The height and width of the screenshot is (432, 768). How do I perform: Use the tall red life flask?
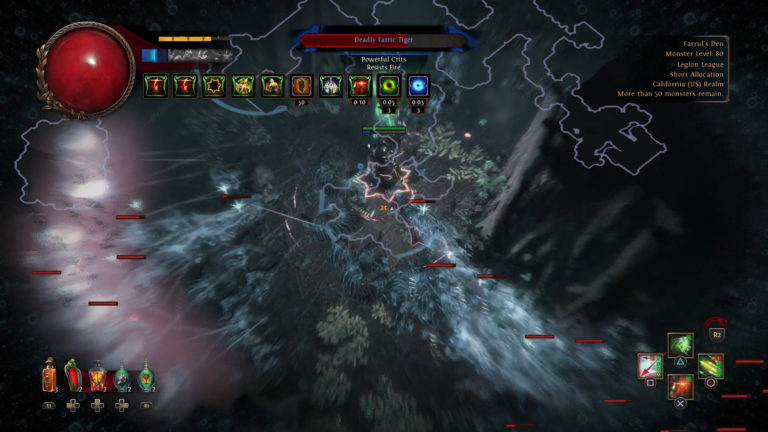[49, 377]
